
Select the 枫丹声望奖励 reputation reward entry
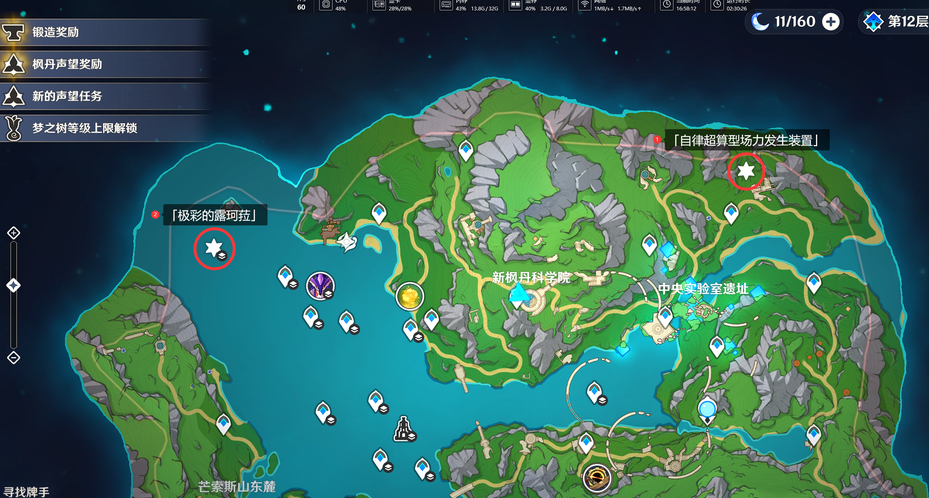coord(70,64)
